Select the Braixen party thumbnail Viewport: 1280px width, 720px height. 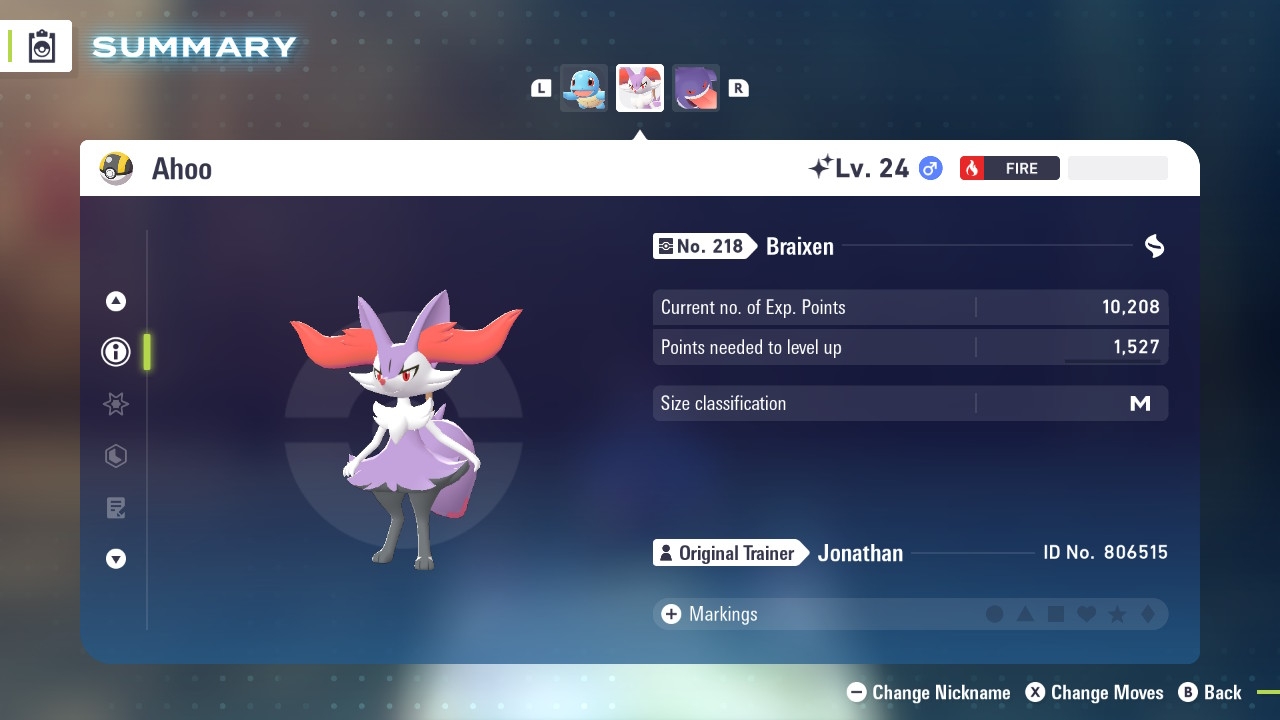coord(640,88)
